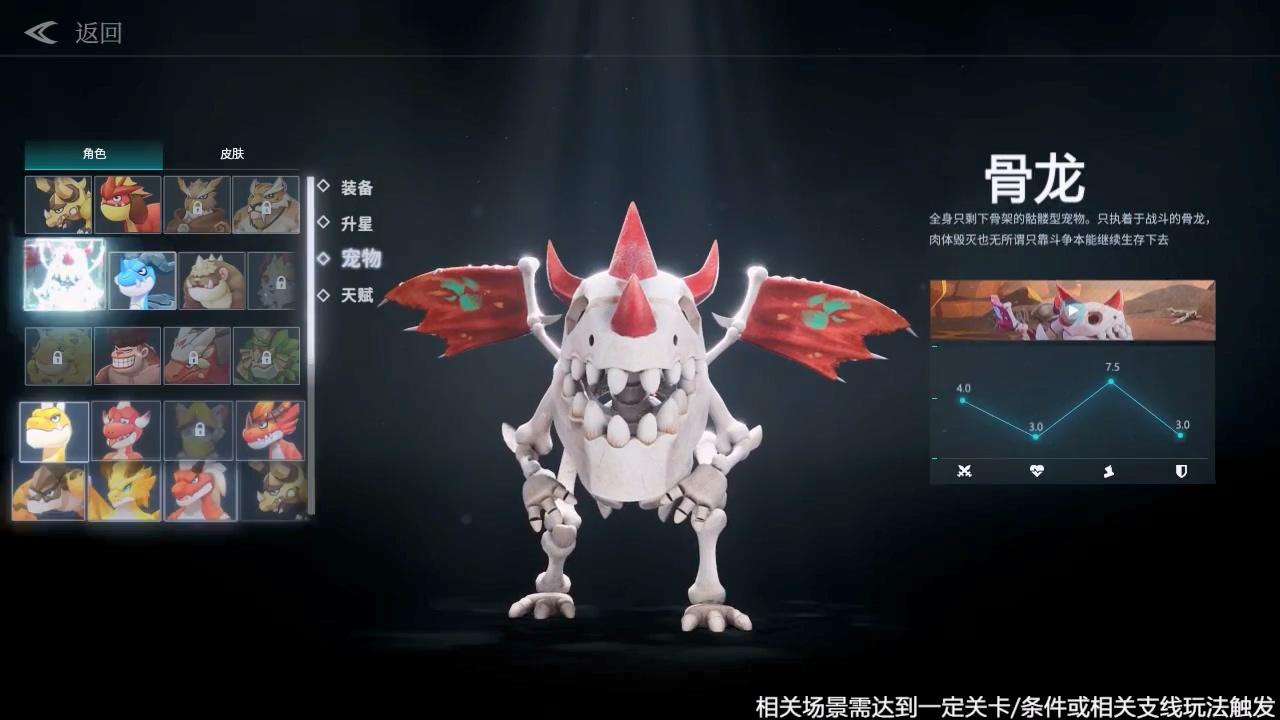Switch to the 皮肤 tab
This screenshot has height=720, width=1280.
click(231, 154)
